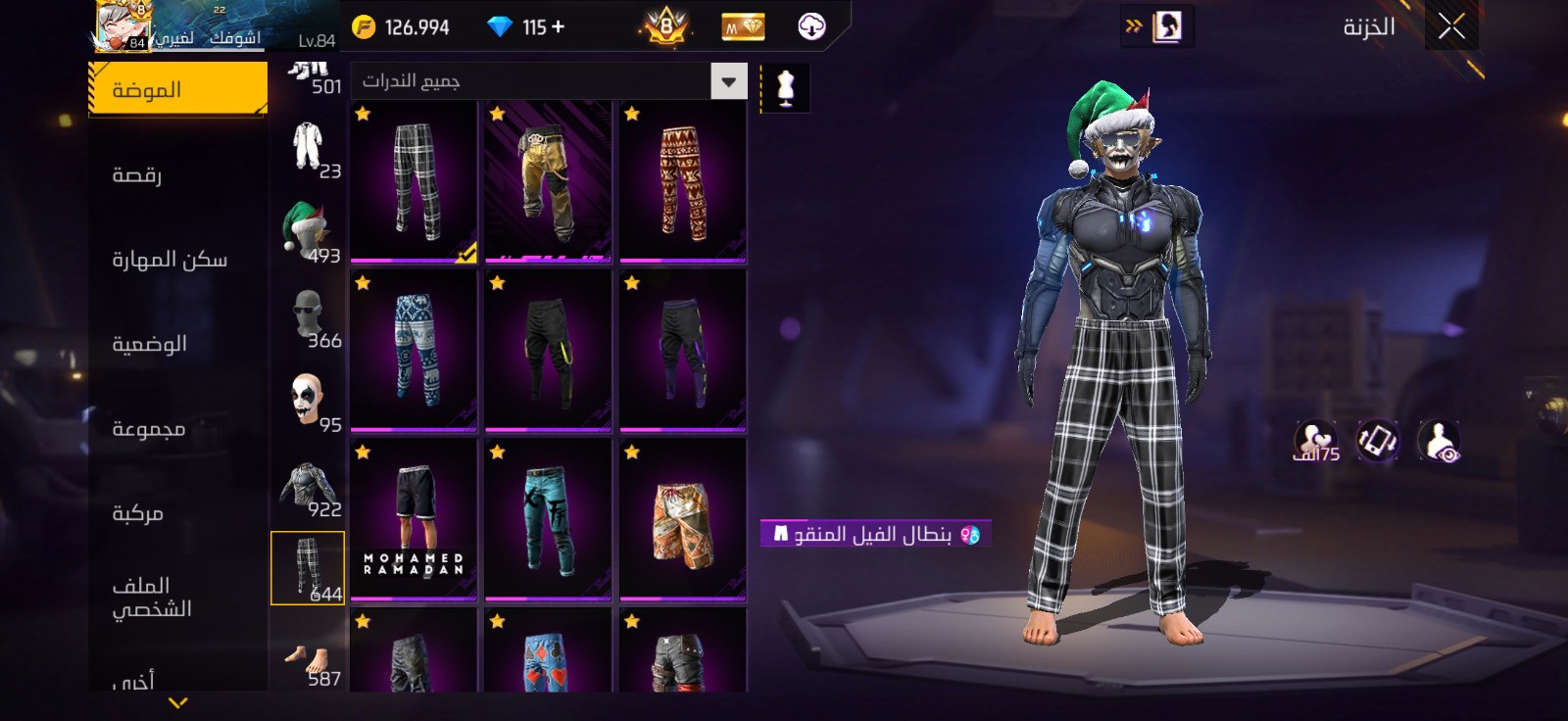Toggle the hide character eye icon
The width and height of the screenshot is (1568, 721).
(x=1439, y=443)
